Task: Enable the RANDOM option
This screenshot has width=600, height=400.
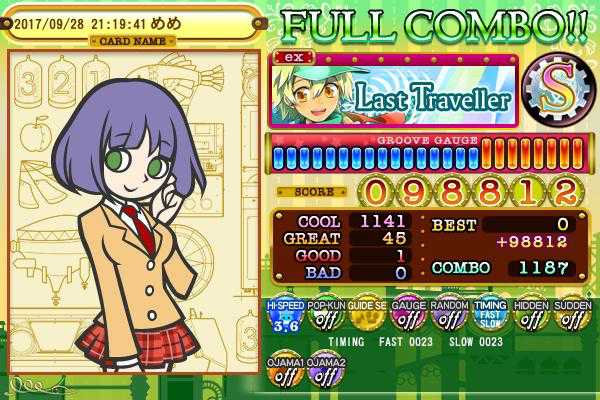Action: (x=448, y=315)
